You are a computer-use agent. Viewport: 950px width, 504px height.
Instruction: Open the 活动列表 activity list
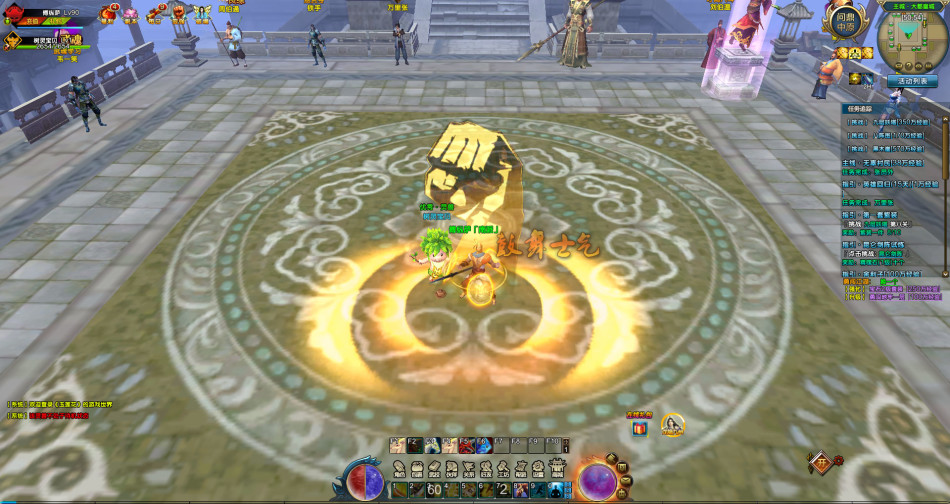pyautogui.click(x=912, y=81)
